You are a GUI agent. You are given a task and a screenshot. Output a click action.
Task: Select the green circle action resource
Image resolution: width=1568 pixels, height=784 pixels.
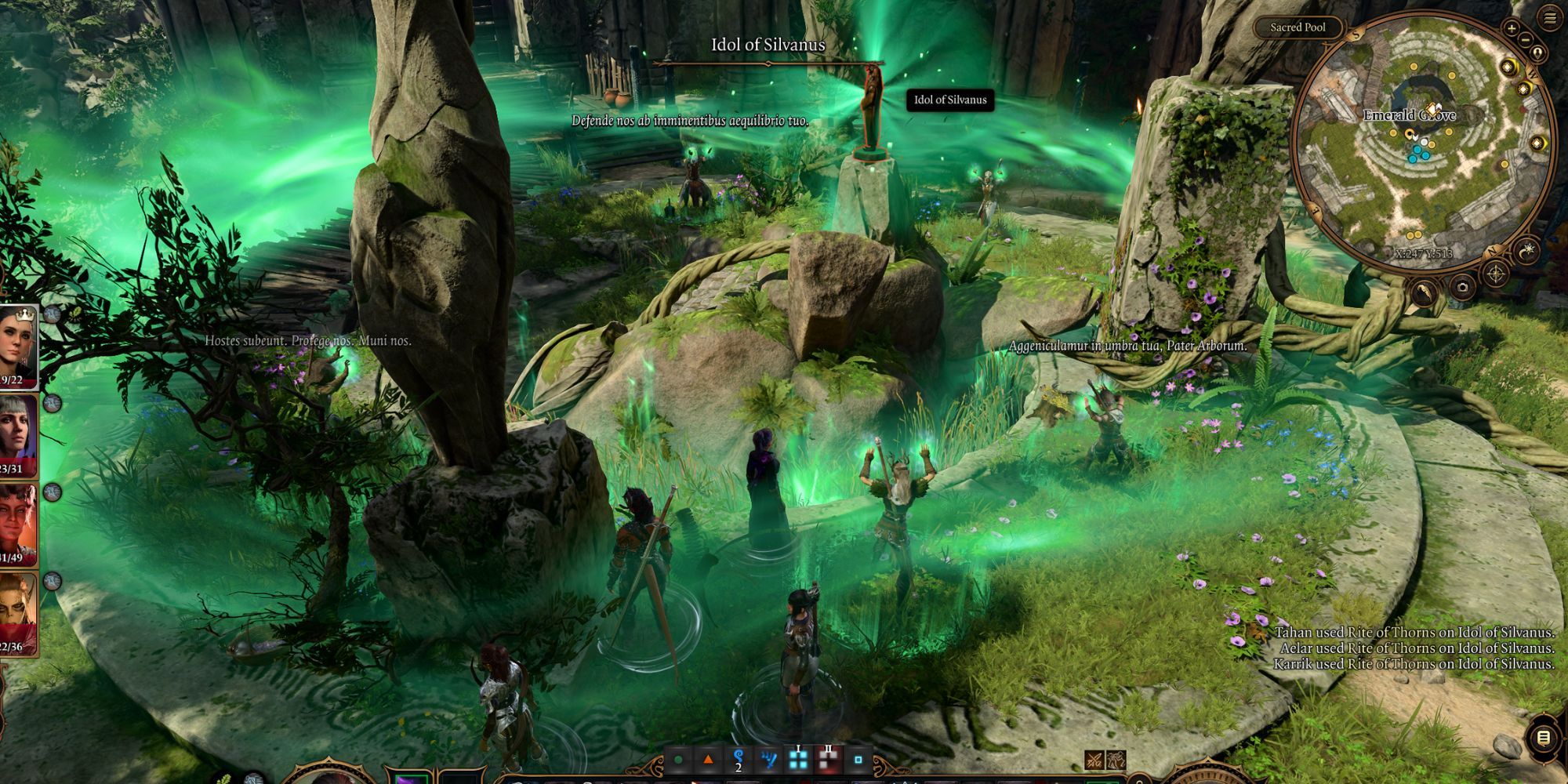pyautogui.click(x=679, y=760)
